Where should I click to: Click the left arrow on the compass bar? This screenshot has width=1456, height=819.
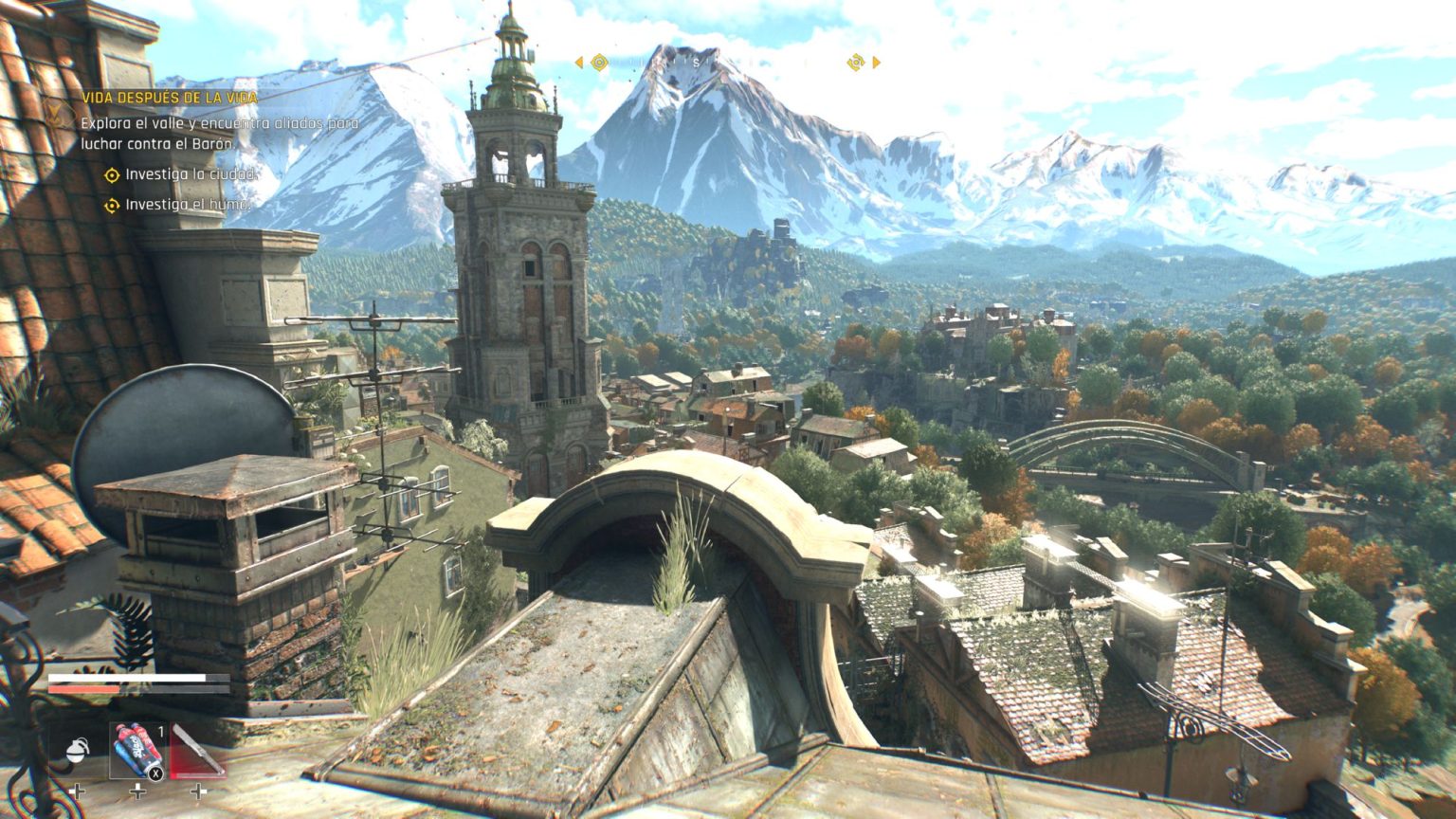coord(578,62)
